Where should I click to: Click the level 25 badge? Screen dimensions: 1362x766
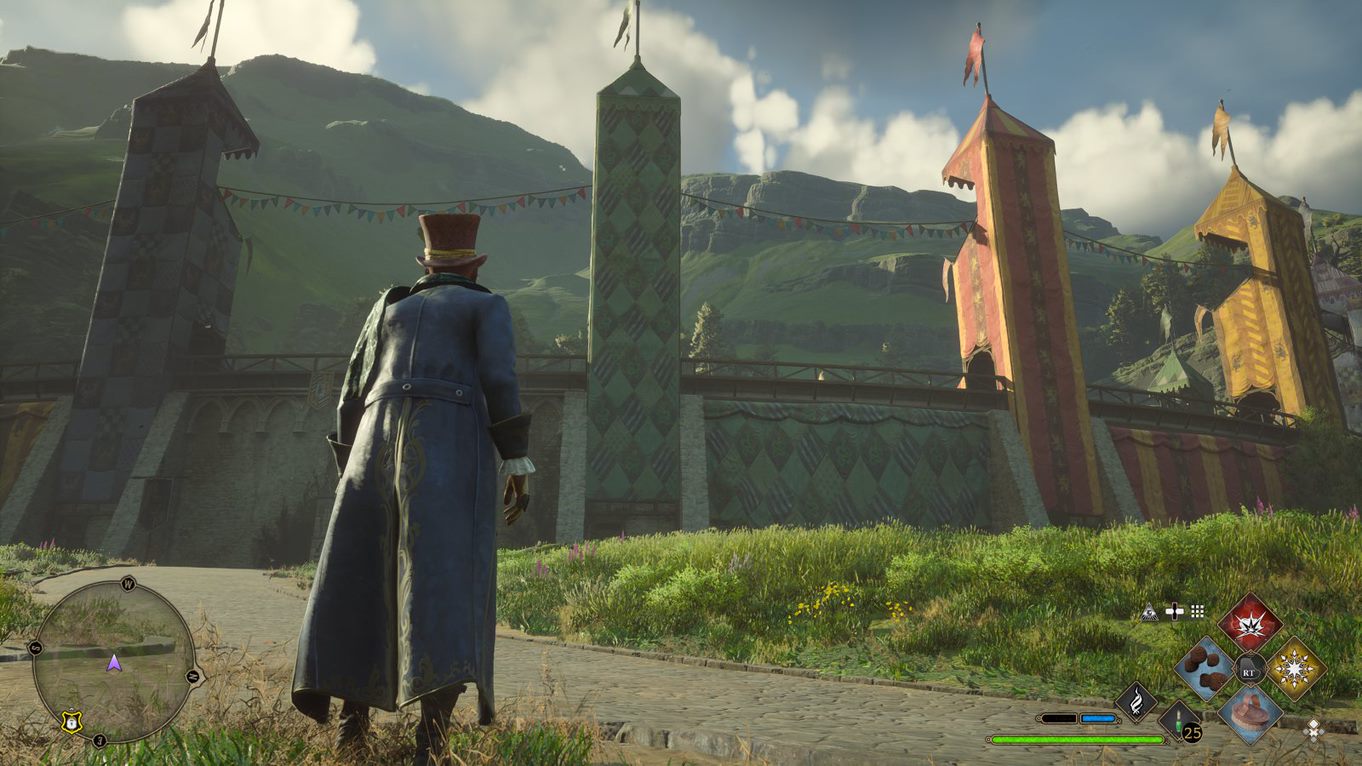1192,734
